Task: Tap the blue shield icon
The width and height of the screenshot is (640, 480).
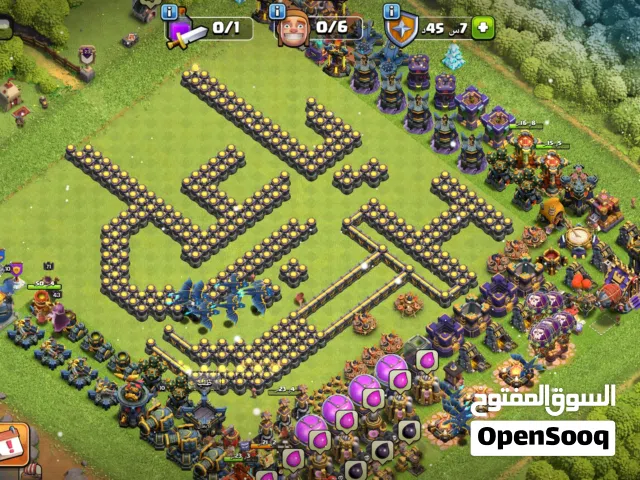Action: click(x=402, y=28)
